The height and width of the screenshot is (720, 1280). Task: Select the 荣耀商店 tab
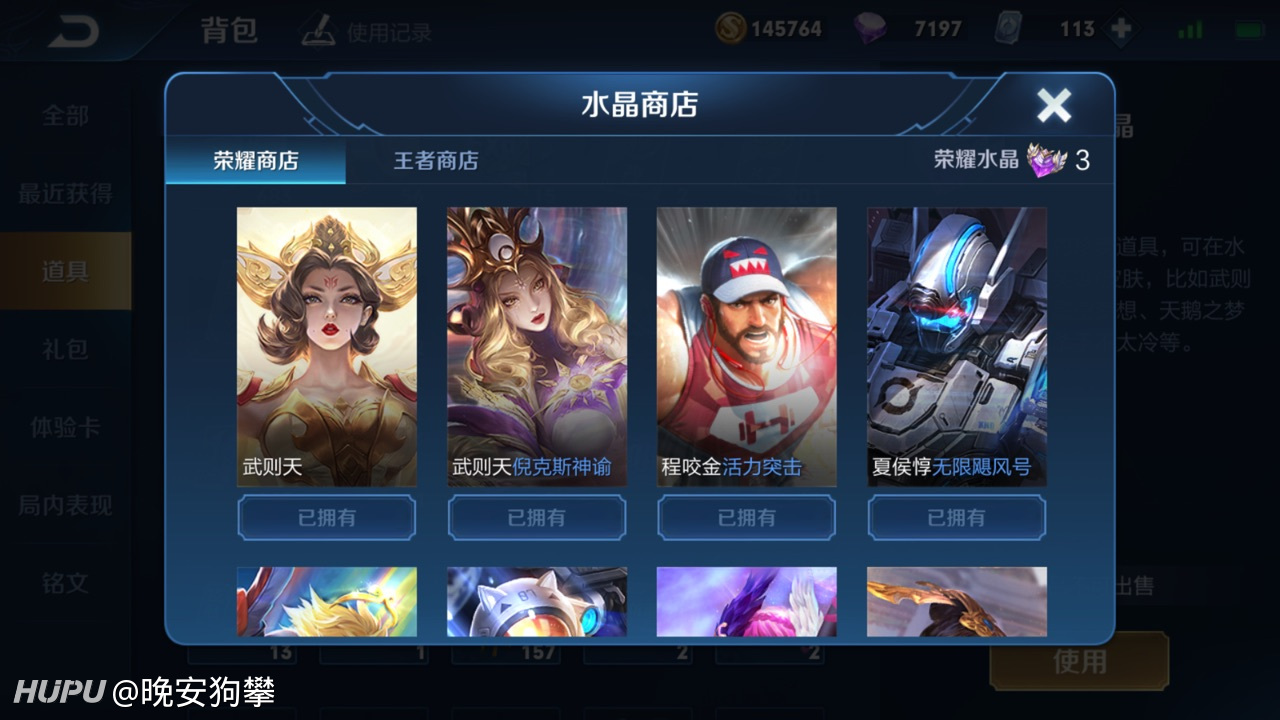pyautogui.click(x=256, y=160)
